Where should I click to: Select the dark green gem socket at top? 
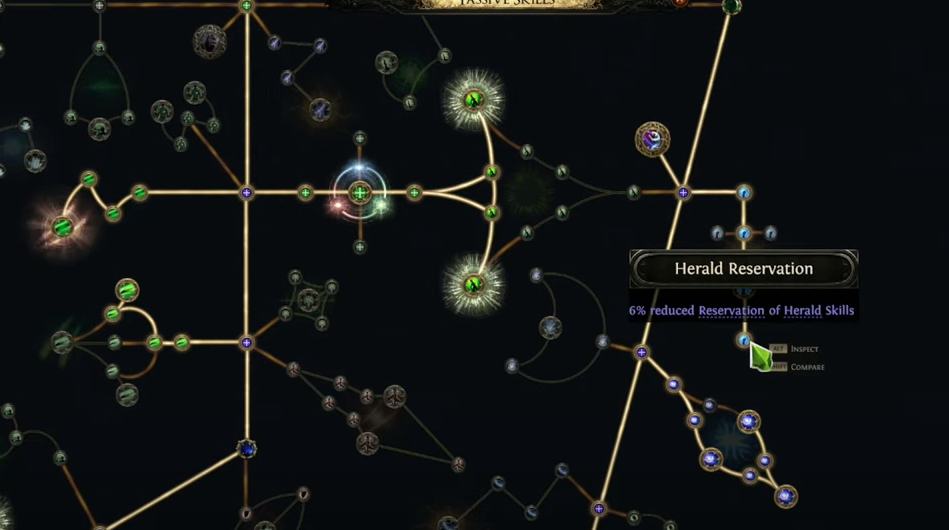(731, 6)
